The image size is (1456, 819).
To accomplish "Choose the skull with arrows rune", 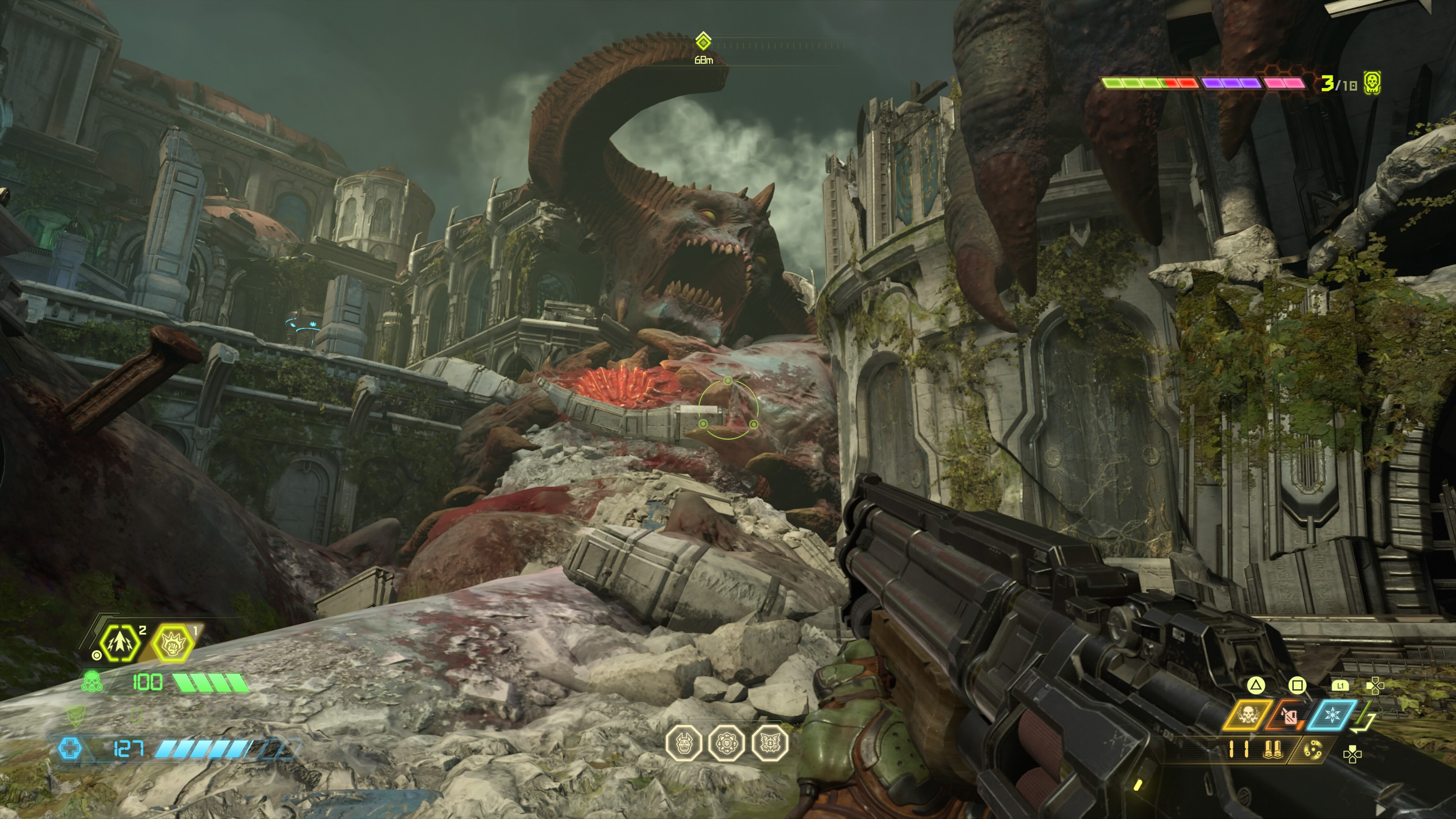I will [727, 743].
